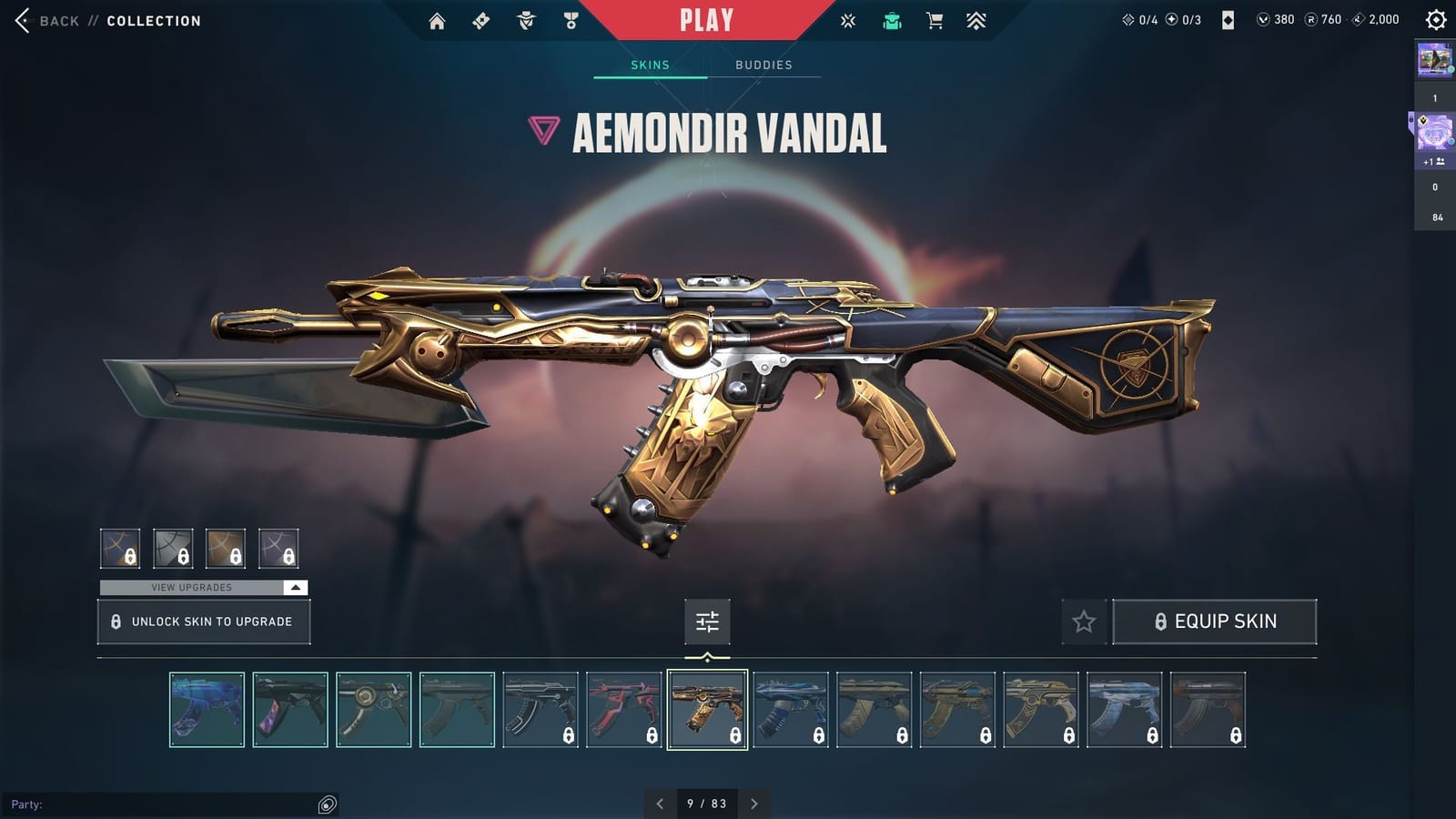The image size is (1456, 819).
Task: Select the first blue Vandal skin thumbnail
Action: click(x=207, y=711)
